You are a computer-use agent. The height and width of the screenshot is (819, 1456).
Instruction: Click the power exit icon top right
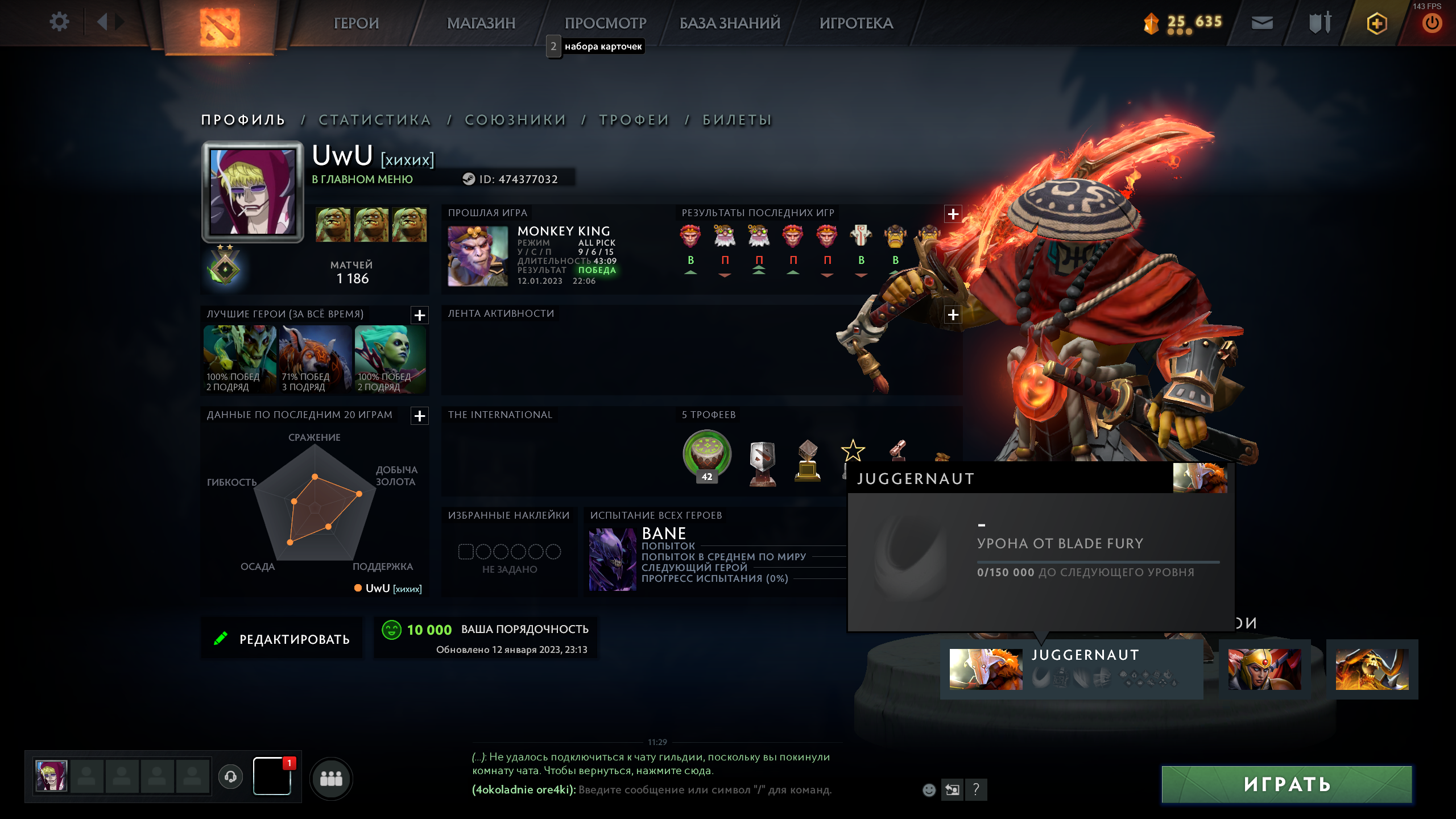1433,23
